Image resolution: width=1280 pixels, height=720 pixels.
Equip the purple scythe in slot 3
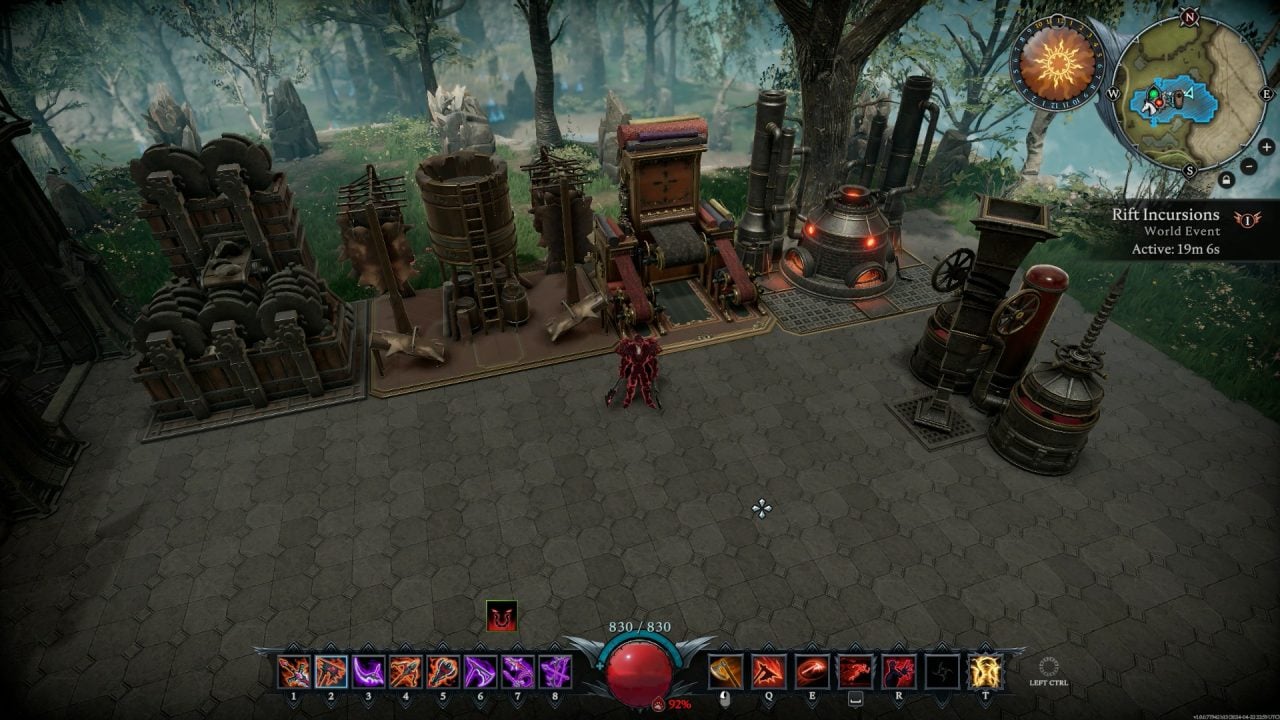369,671
